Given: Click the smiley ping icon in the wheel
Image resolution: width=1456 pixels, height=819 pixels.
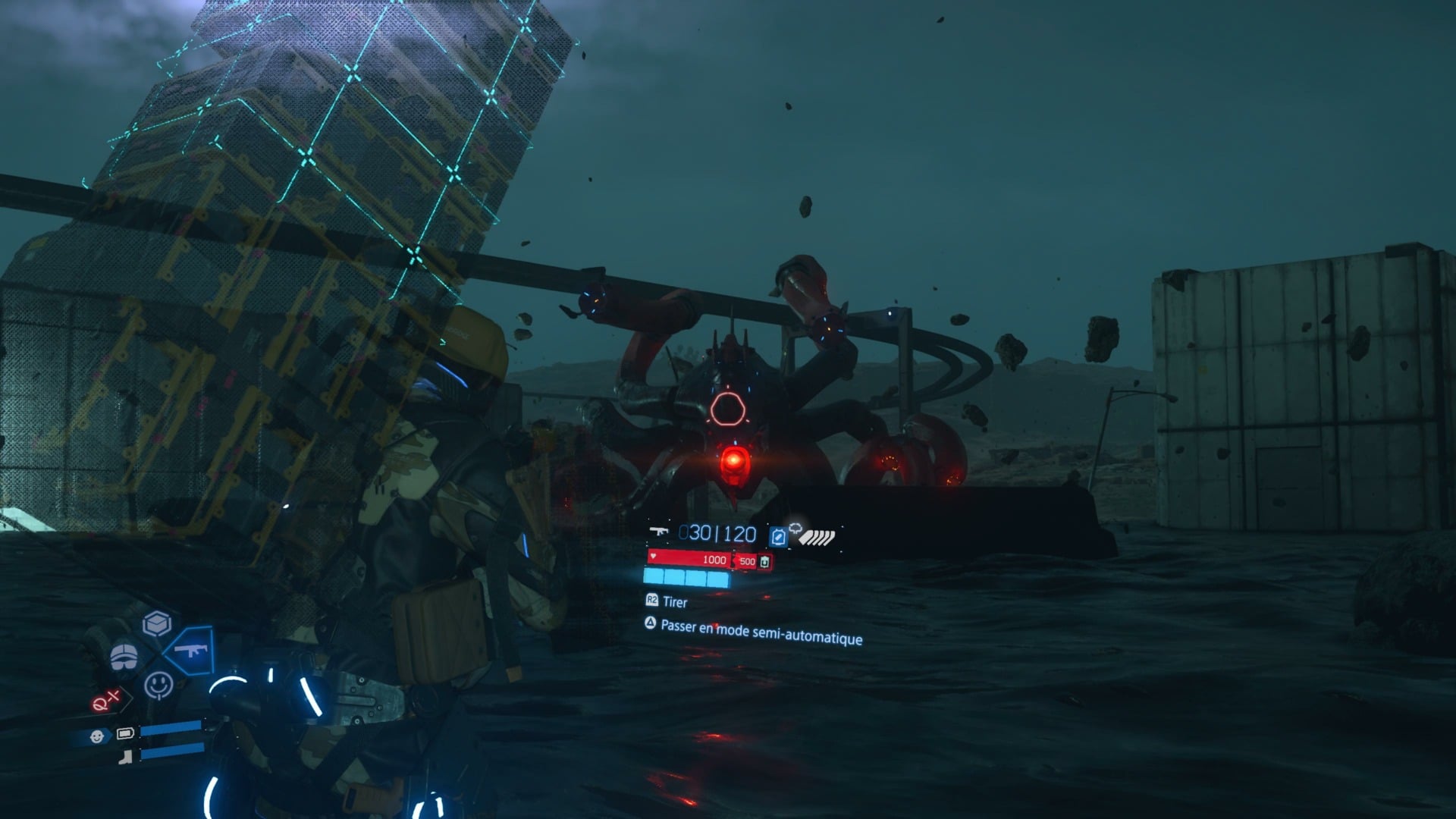Looking at the screenshot, I should point(159,685).
